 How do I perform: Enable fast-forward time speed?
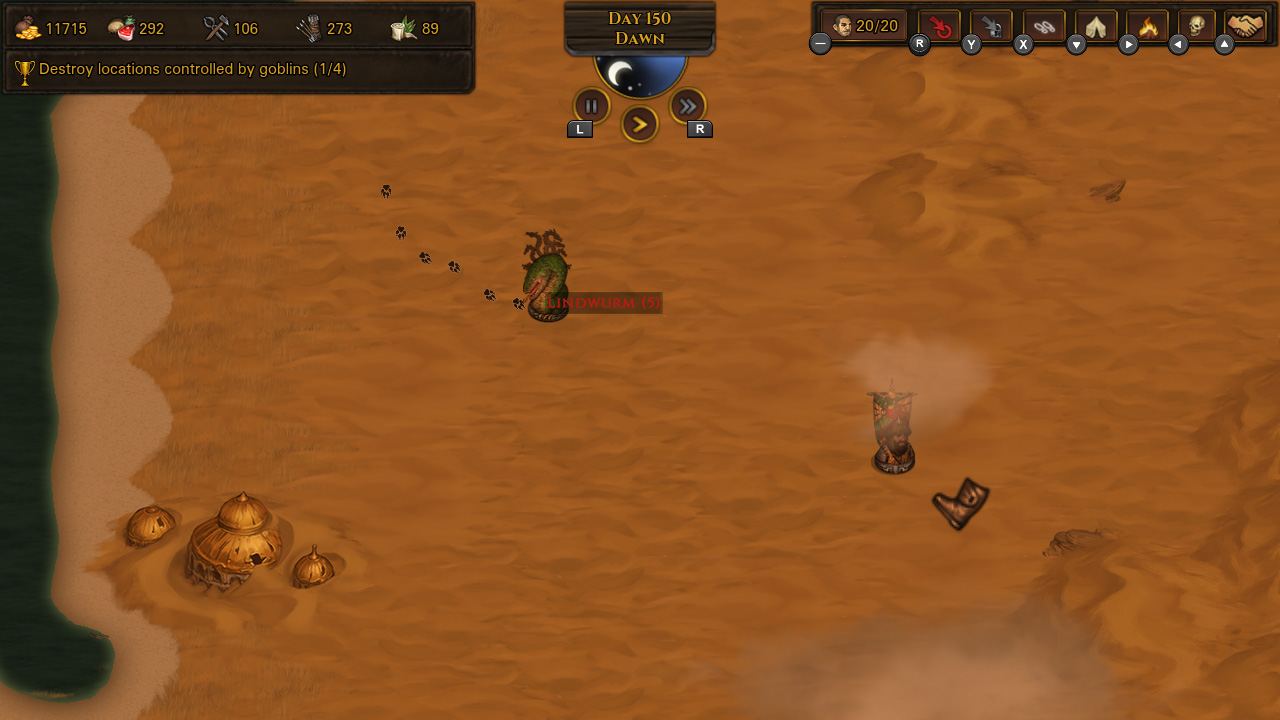coord(687,105)
